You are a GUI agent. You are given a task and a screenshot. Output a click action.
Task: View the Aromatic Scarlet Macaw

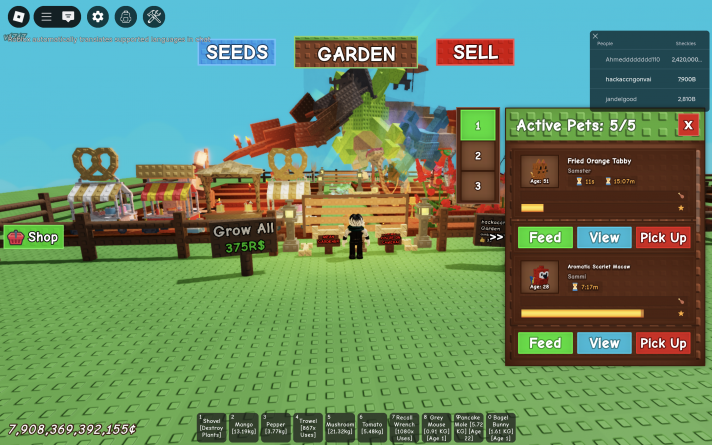(x=604, y=343)
